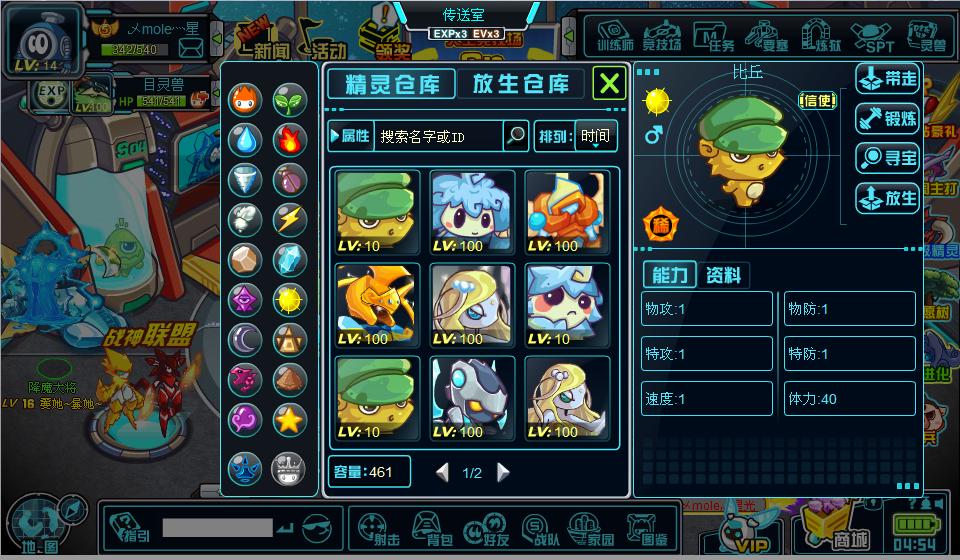960x560 pixels.
Task: Activate the magnifying glass search button
Action: [x=515, y=136]
